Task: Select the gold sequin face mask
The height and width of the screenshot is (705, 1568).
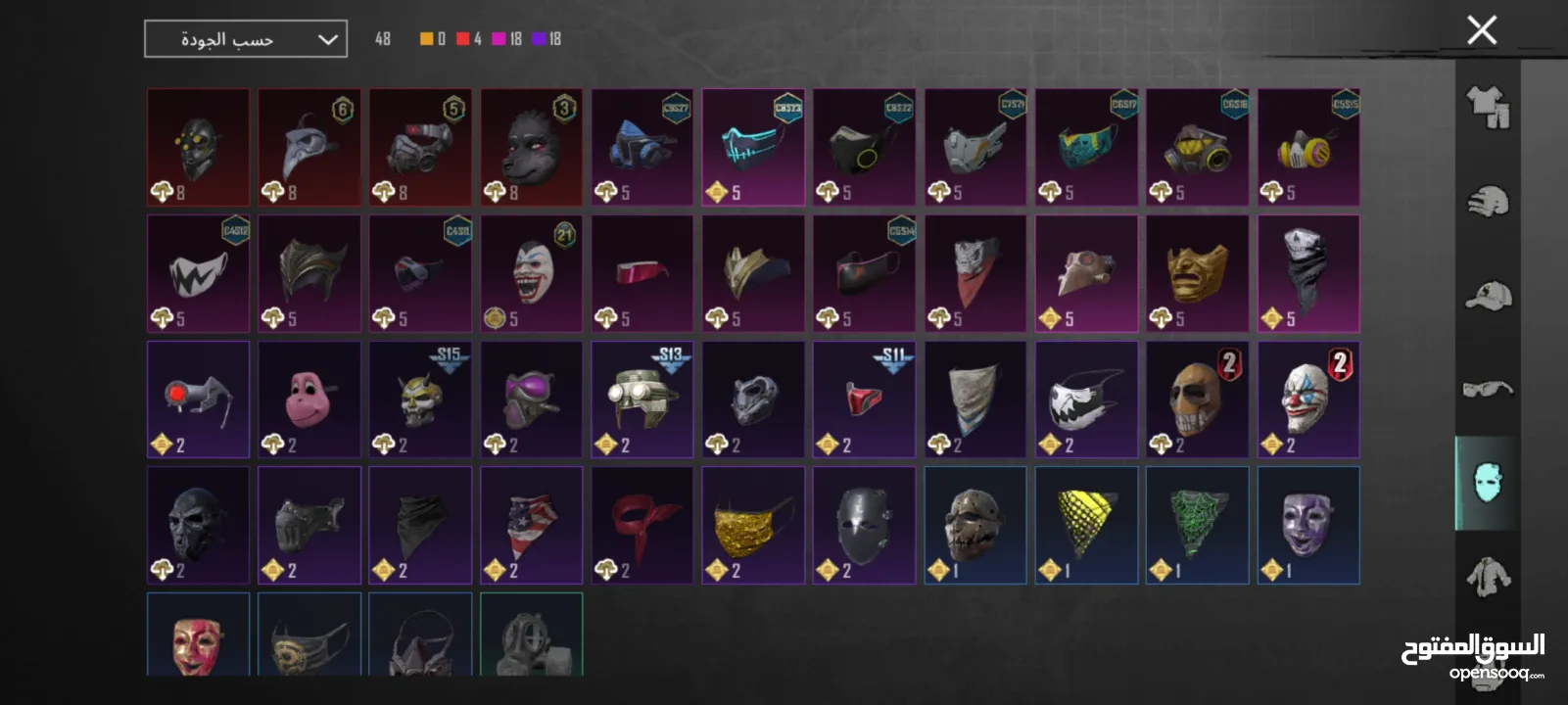Action: pyautogui.click(x=753, y=525)
